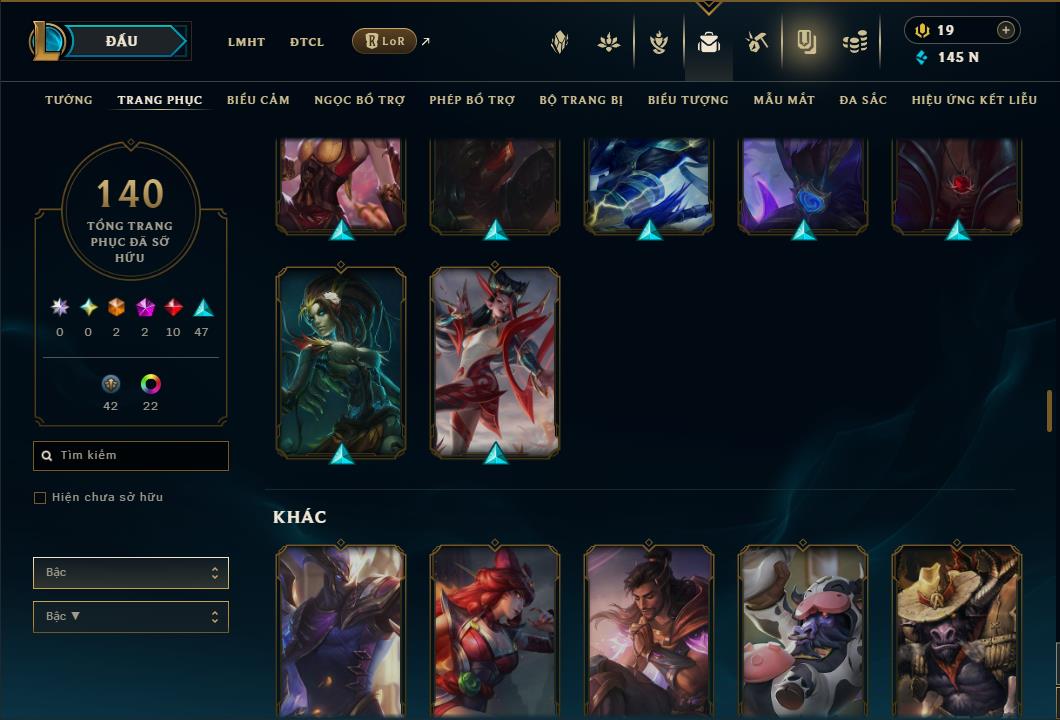Open the NGỌC BỔ TRỢ tab
This screenshot has width=1060, height=720.
tap(359, 100)
